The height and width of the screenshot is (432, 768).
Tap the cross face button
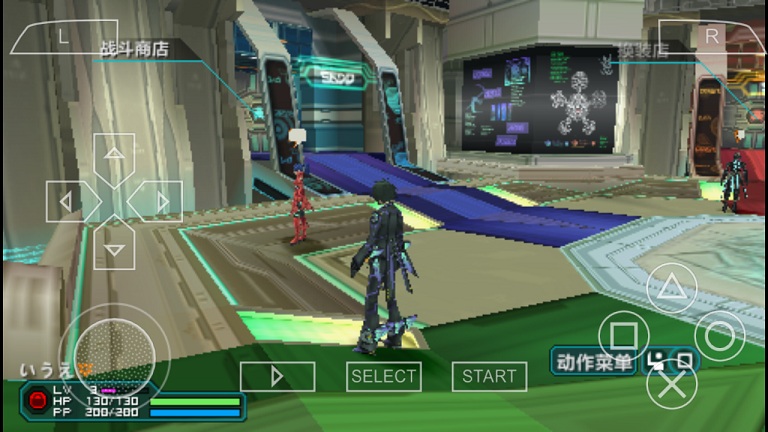click(671, 383)
